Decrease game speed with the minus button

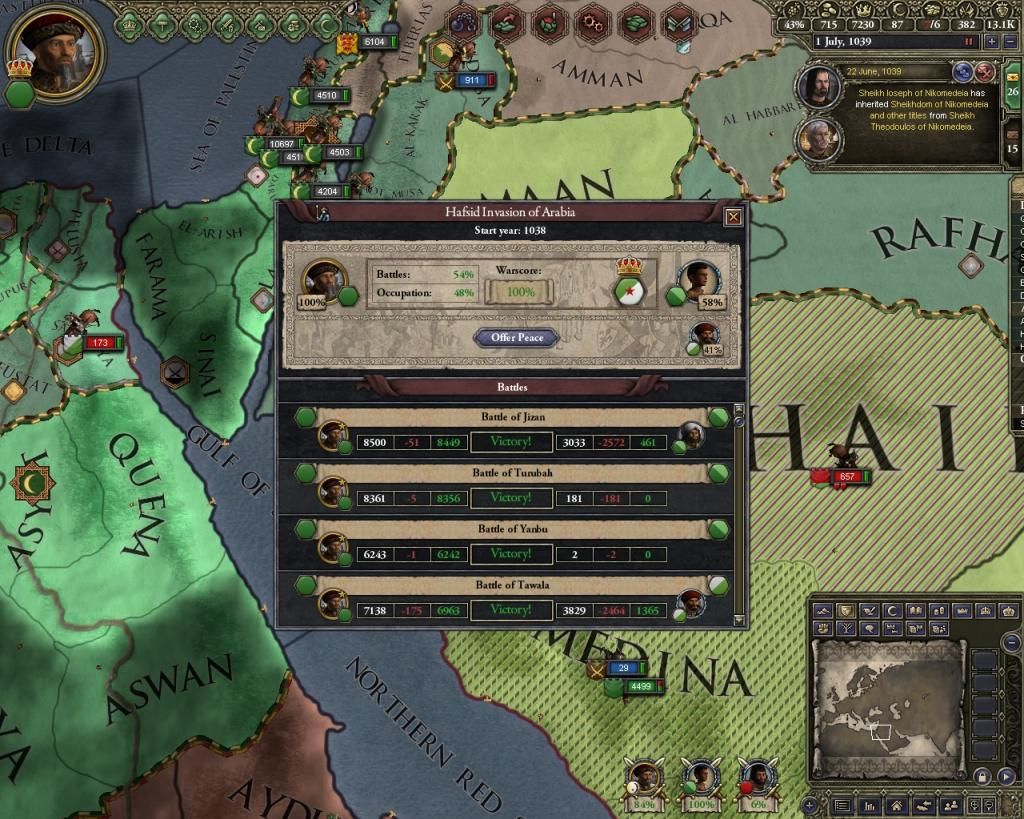[1008, 41]
